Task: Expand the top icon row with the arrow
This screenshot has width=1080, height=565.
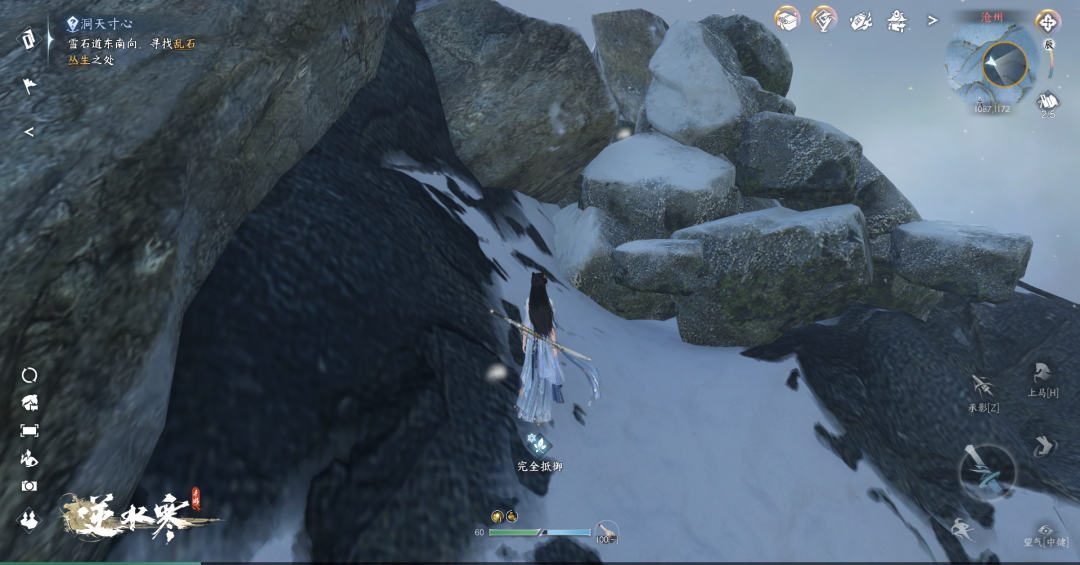Action: coord(932,20)
